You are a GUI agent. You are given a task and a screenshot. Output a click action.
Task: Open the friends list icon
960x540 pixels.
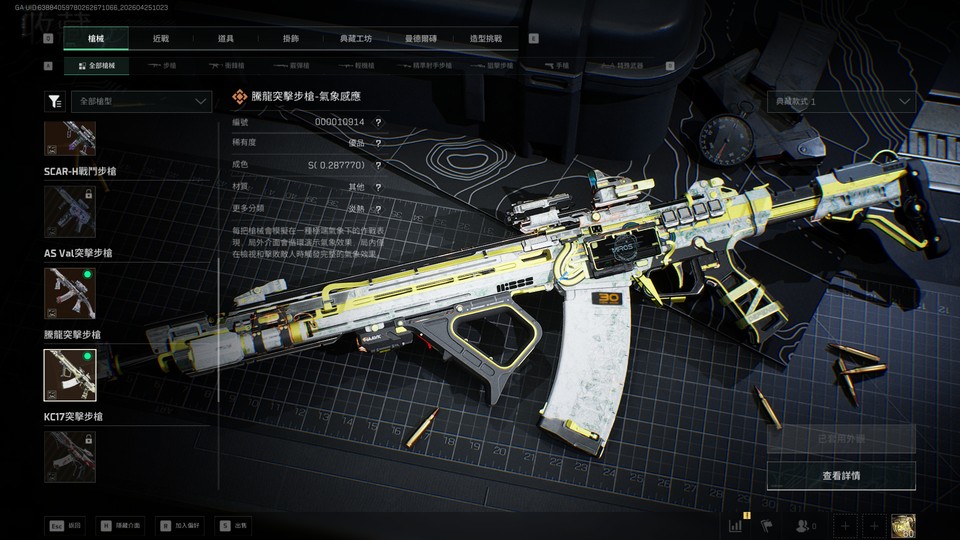tap(804, 524)
